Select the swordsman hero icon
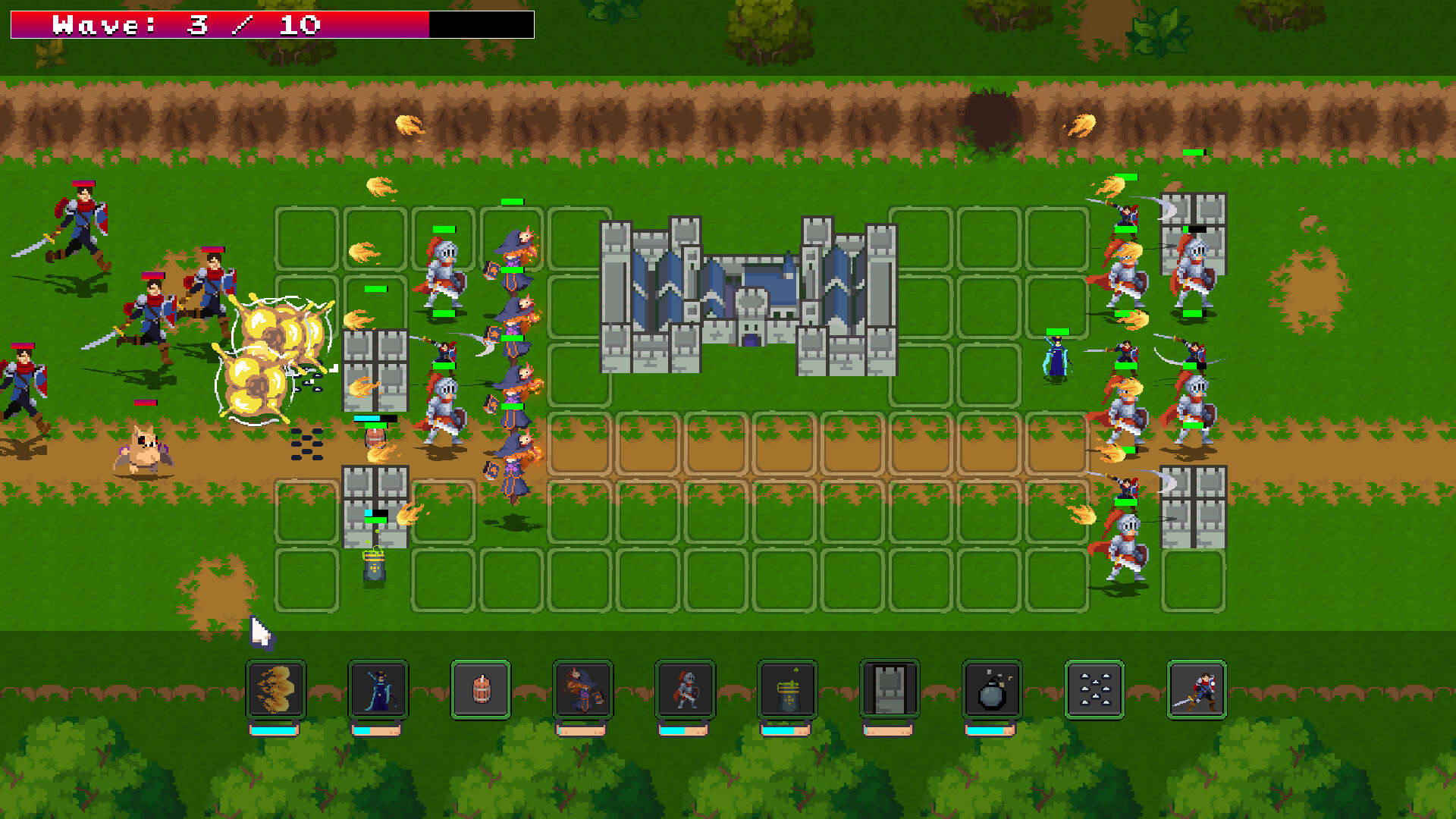The height and width of the screenshot is (819, 1456). tap(1198, 690)
